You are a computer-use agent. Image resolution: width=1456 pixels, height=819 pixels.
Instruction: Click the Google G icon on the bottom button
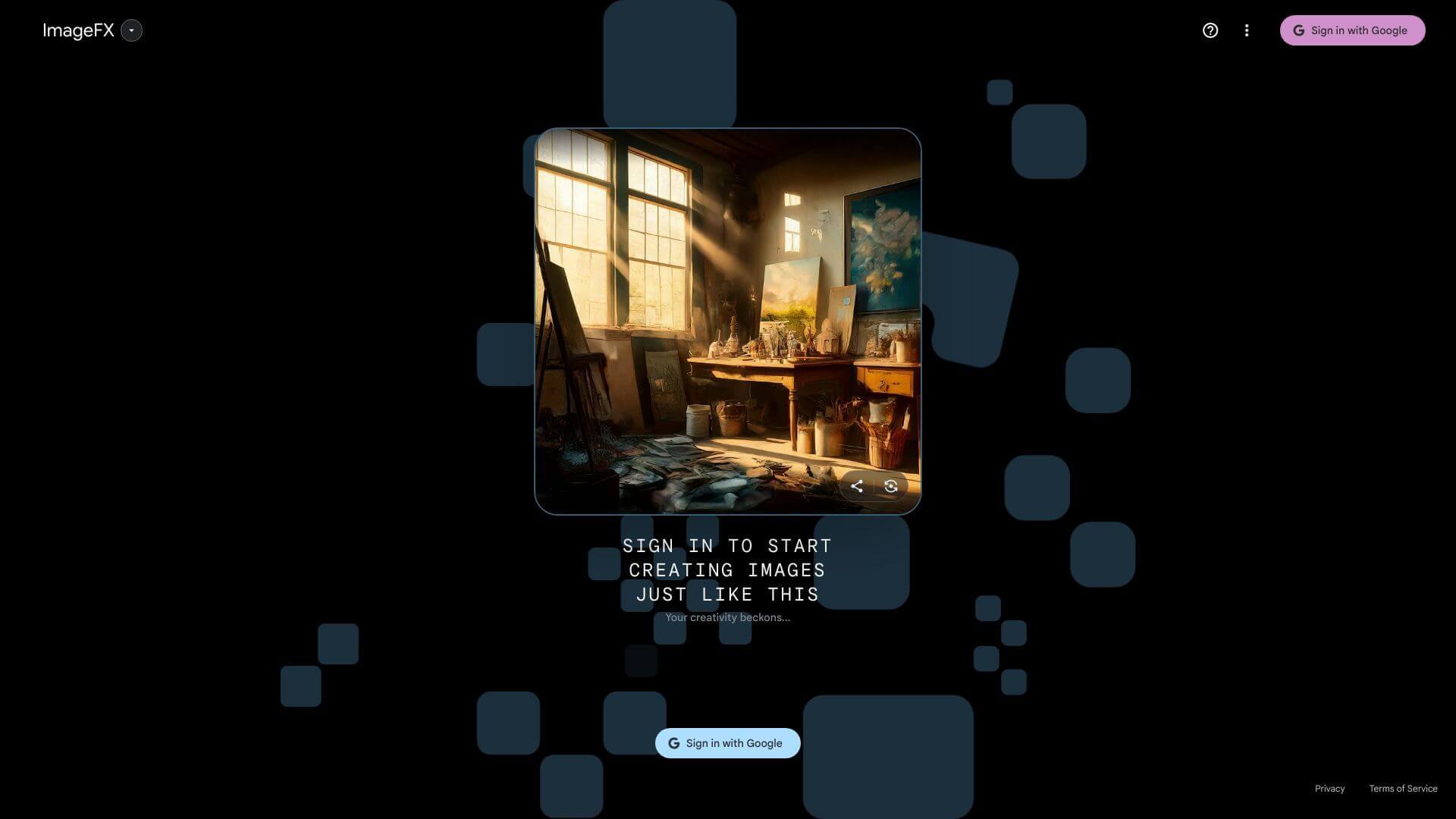673,743
